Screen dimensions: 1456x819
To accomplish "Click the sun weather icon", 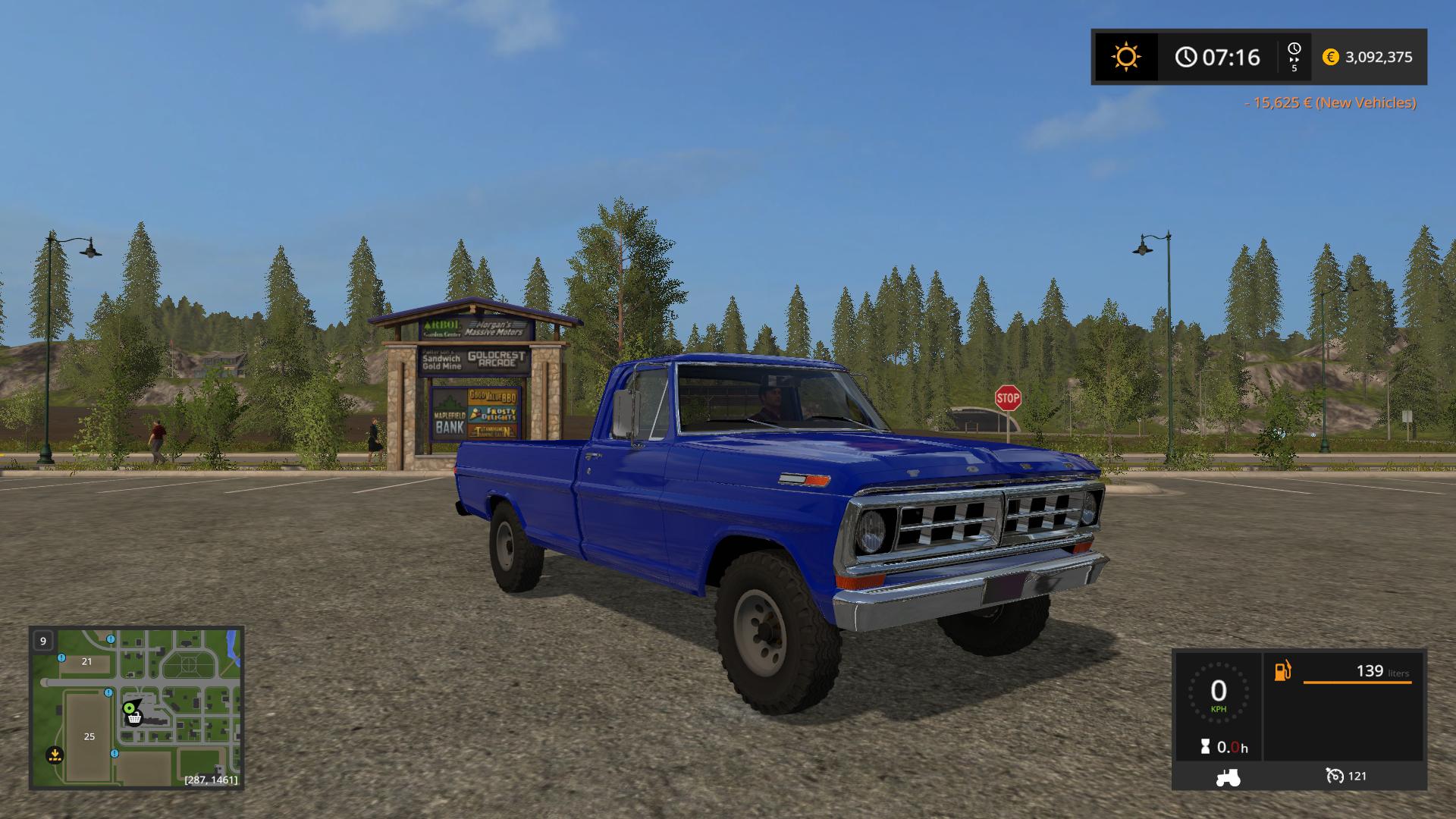I will [1125, 57].
